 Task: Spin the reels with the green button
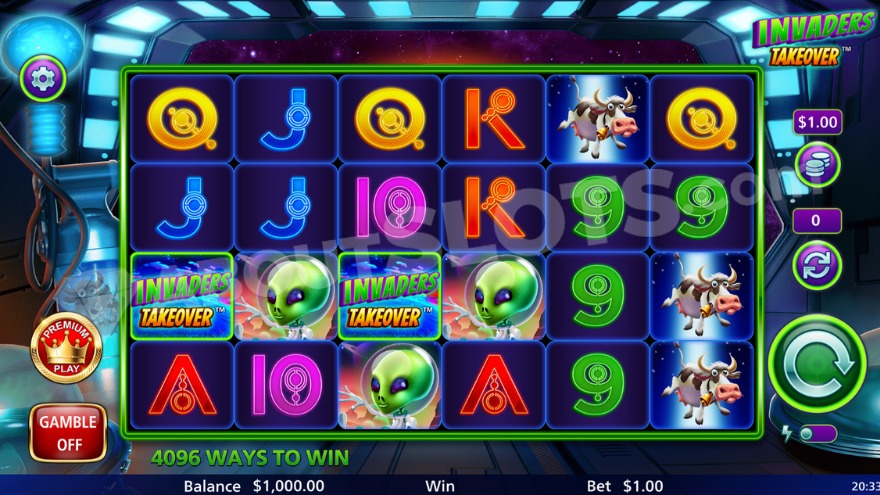[x=817, y=363]
